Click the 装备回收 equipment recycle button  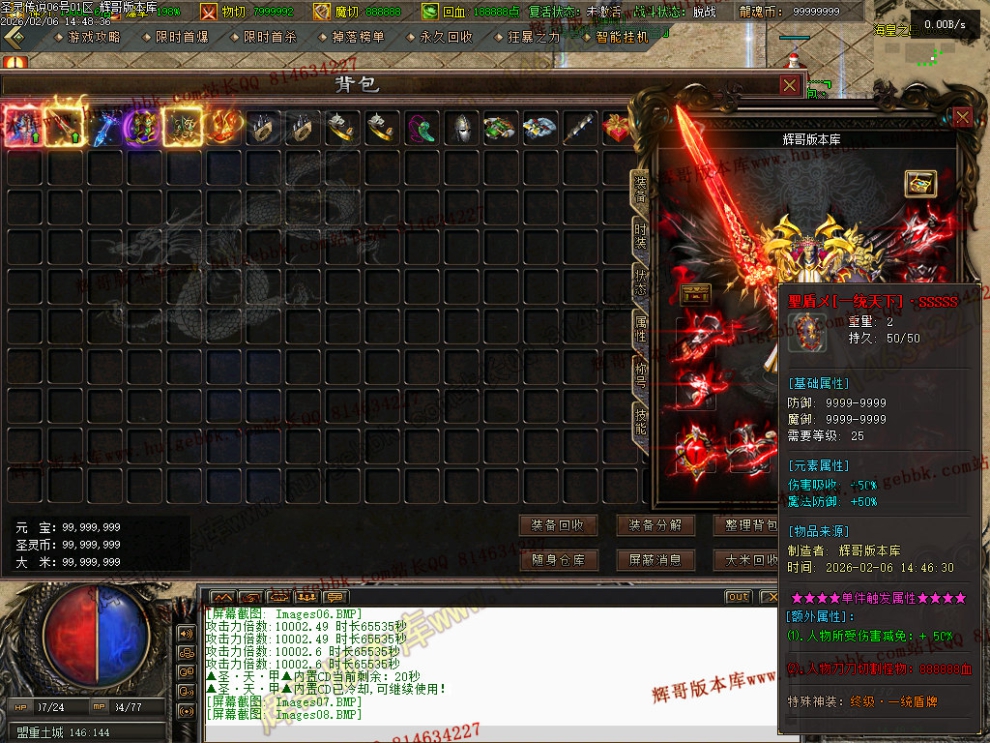pos(558,525)
